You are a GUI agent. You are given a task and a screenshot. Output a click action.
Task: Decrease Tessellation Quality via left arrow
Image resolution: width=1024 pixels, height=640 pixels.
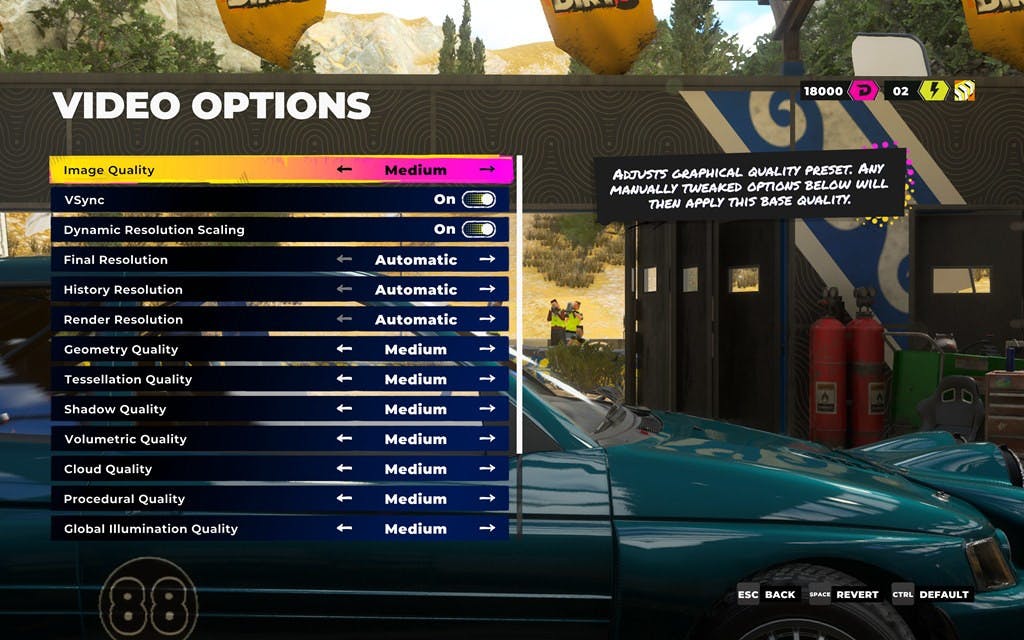click(344, 379)
